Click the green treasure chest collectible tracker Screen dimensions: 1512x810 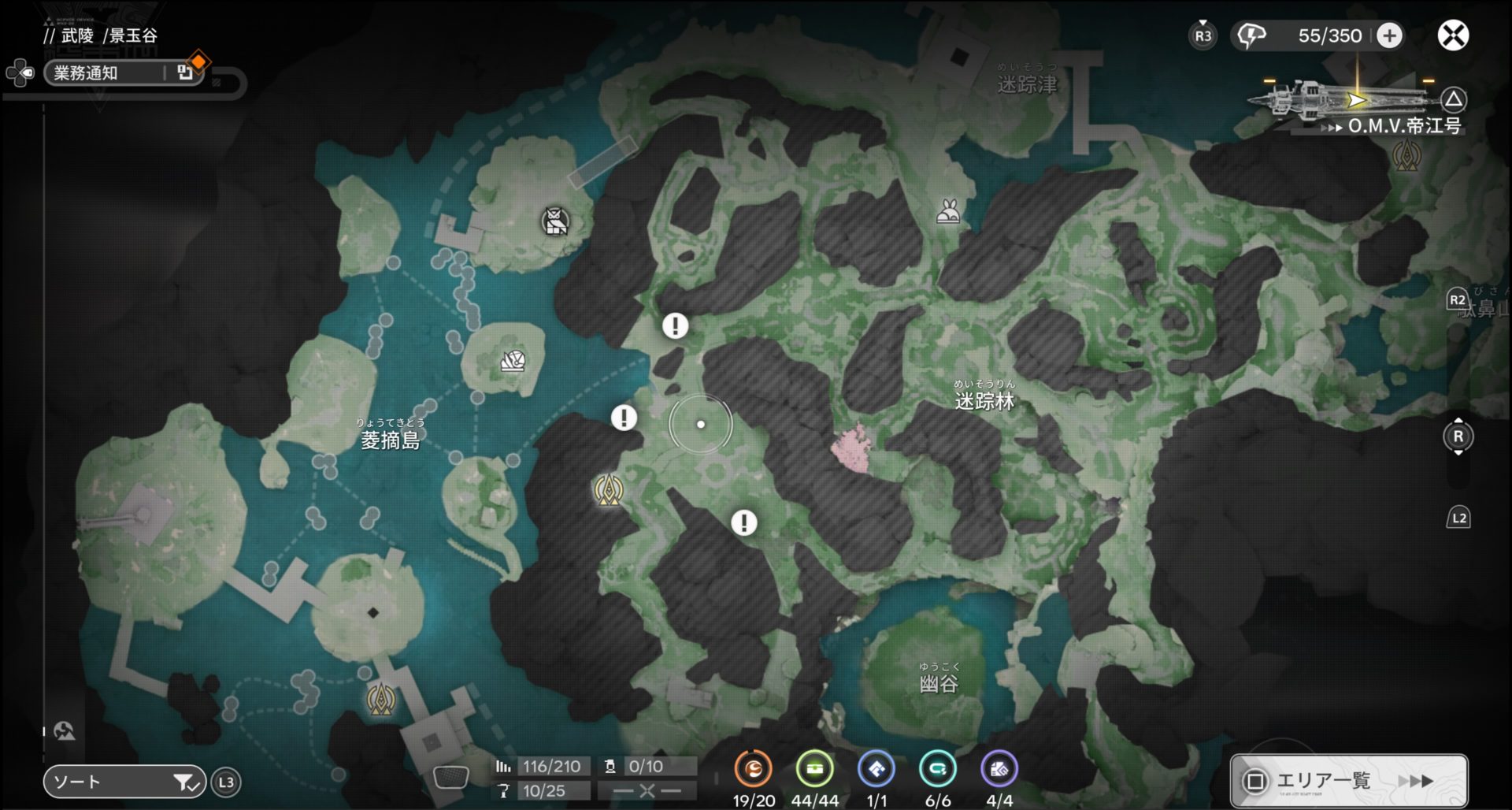[814, 768]
